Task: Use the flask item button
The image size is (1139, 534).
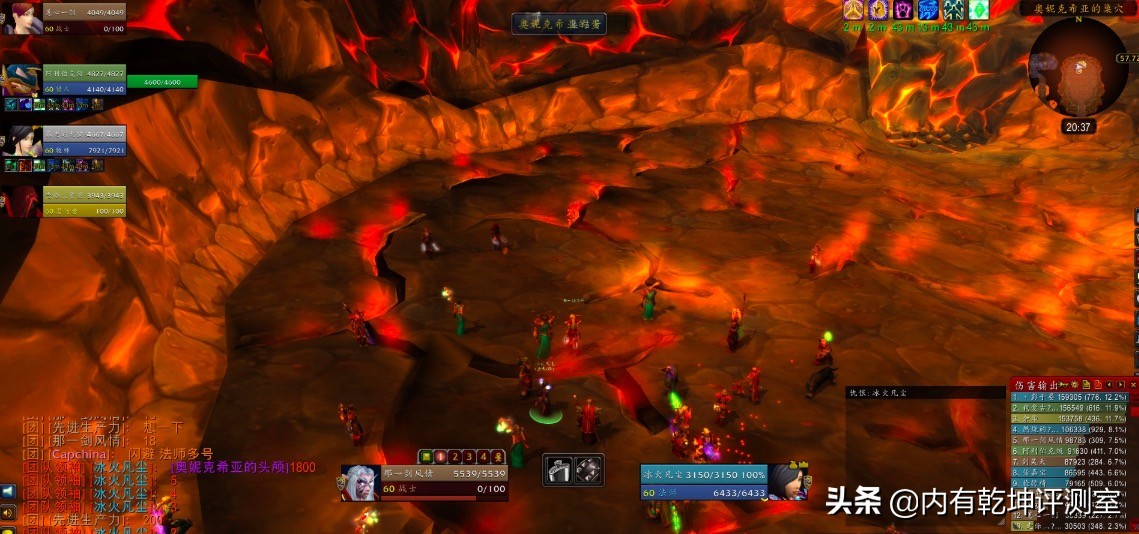Action: [x=558, y=469]
